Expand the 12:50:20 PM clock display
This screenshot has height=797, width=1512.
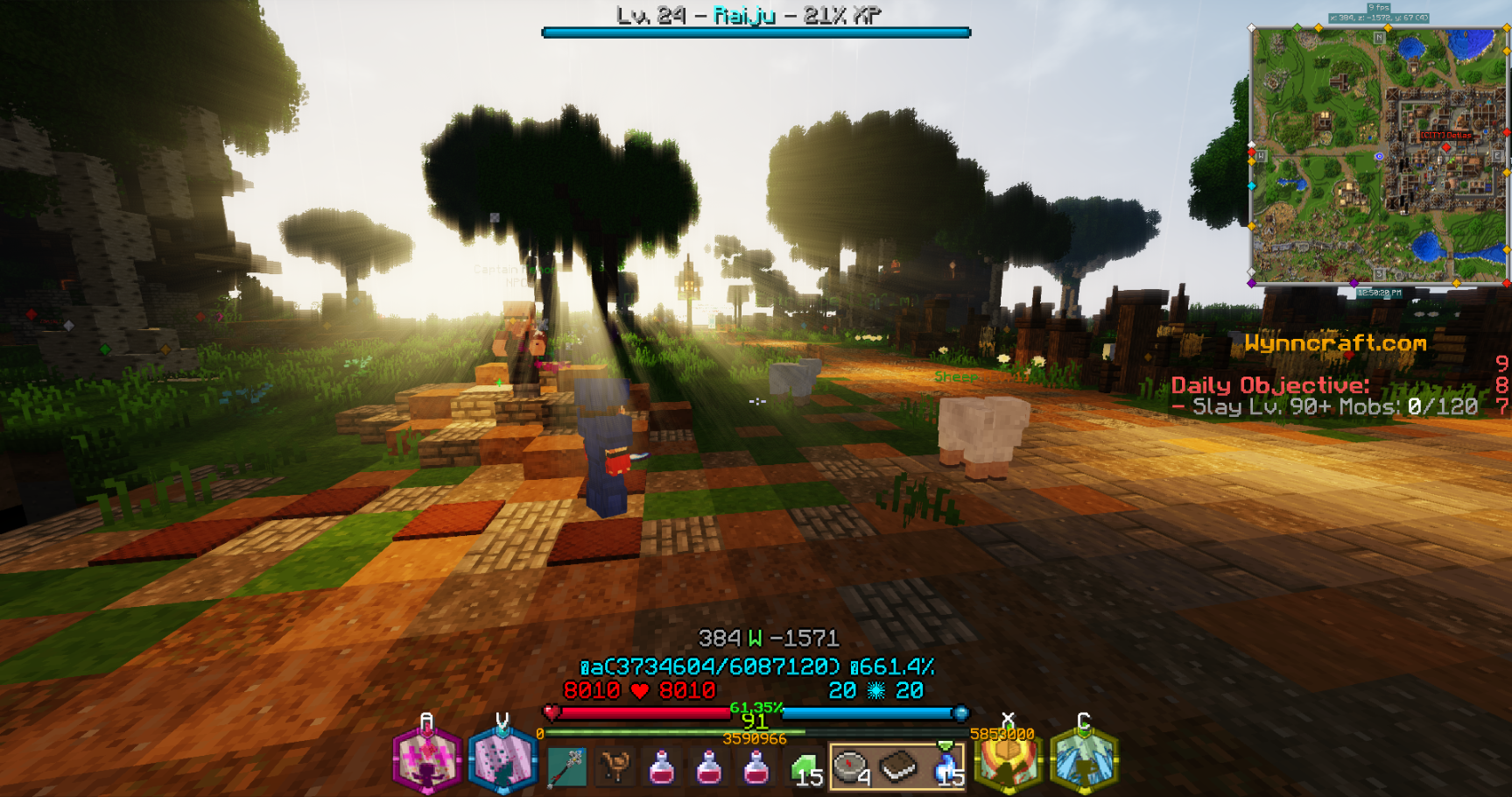click(1378, 293)
